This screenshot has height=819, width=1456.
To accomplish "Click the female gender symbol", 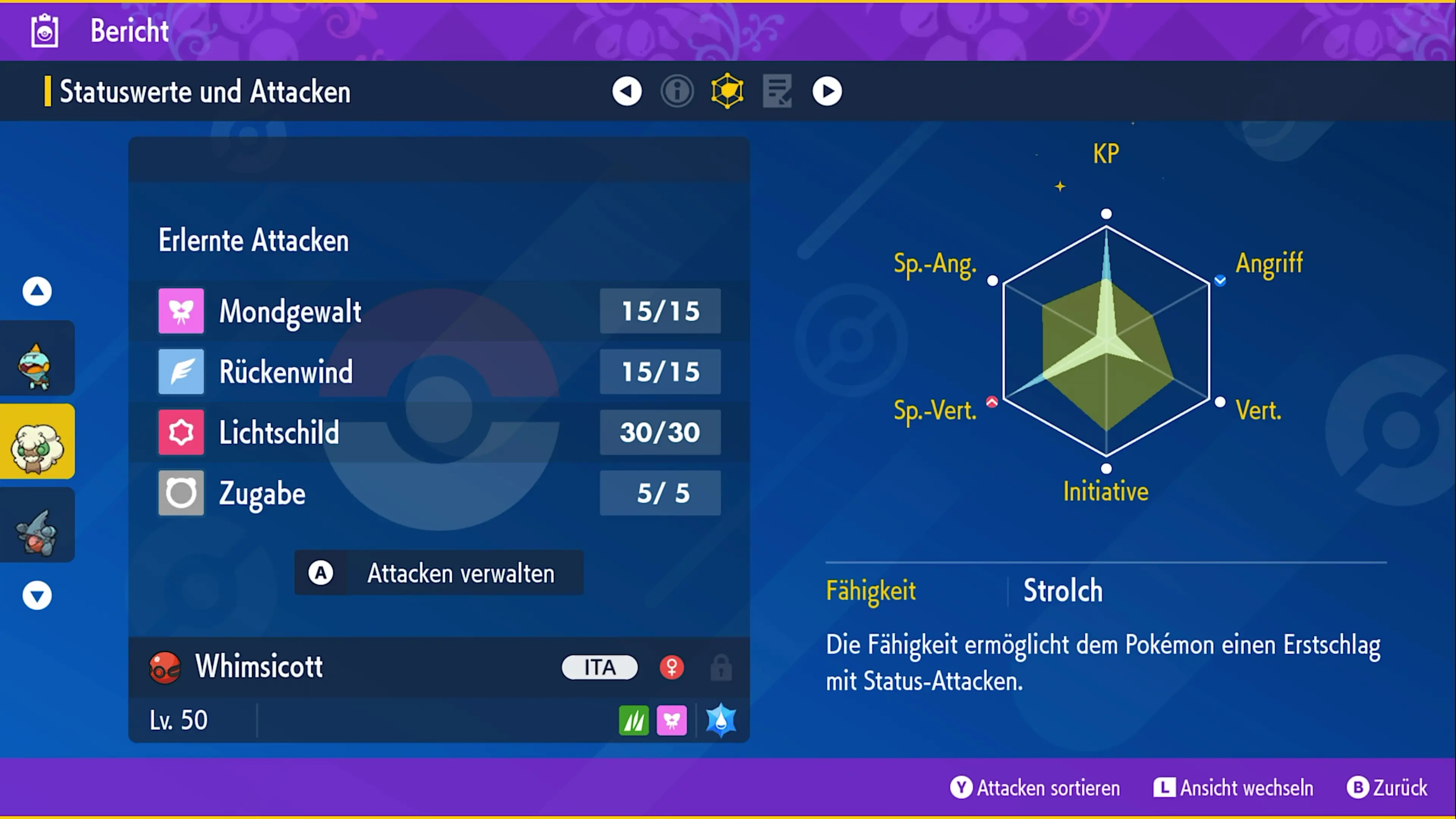I will 672,667.
